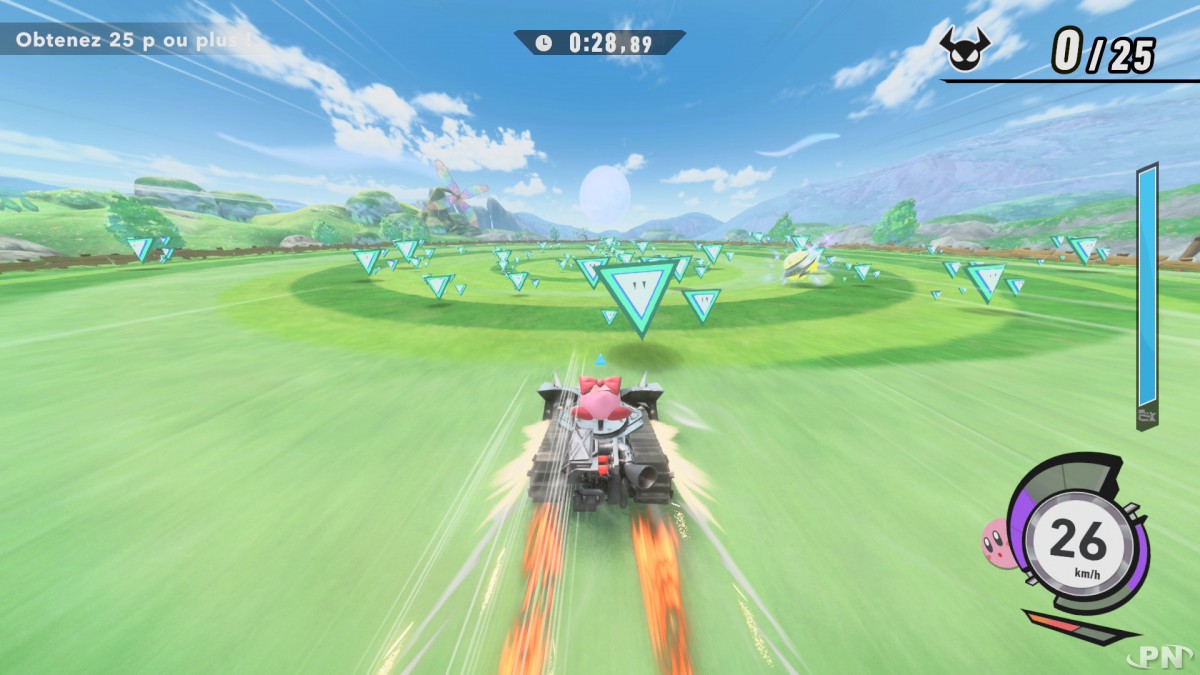Select the horned enemy icon beside the score

click(965, 49)
